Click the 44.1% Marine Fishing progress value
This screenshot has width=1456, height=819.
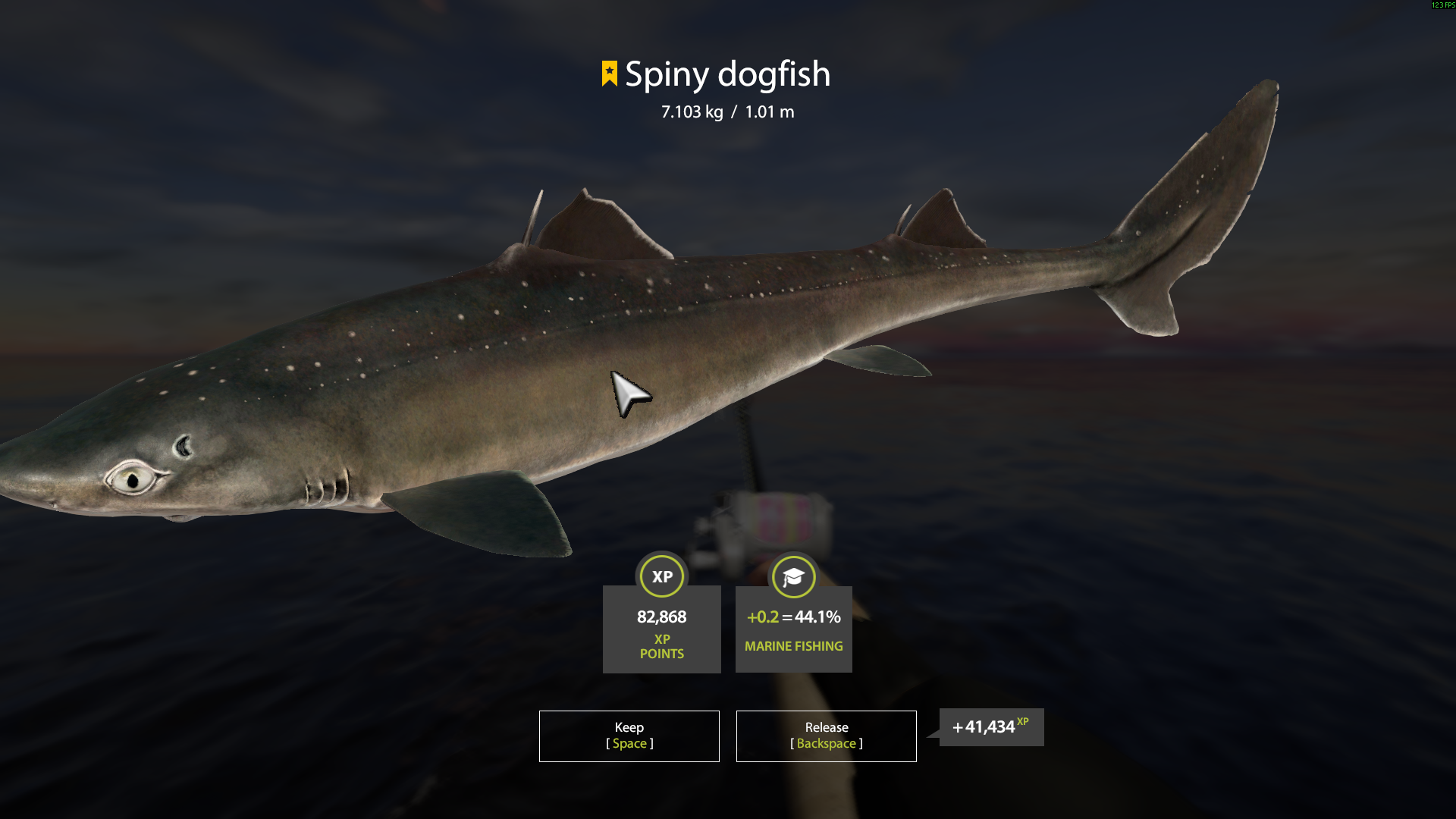[817, 617]
